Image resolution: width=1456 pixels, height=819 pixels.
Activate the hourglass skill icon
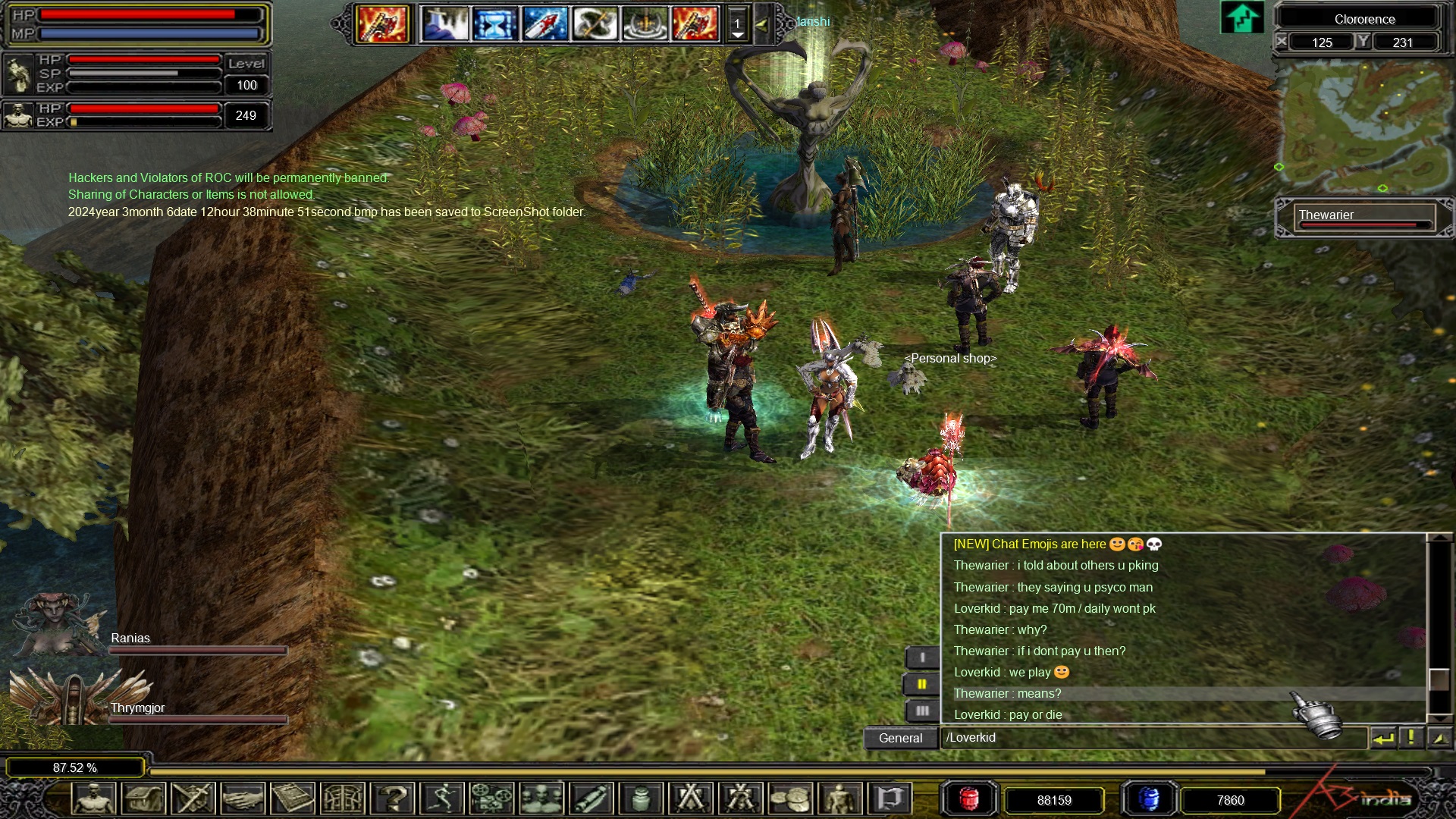pyautogui.click(x=494, y=24)
